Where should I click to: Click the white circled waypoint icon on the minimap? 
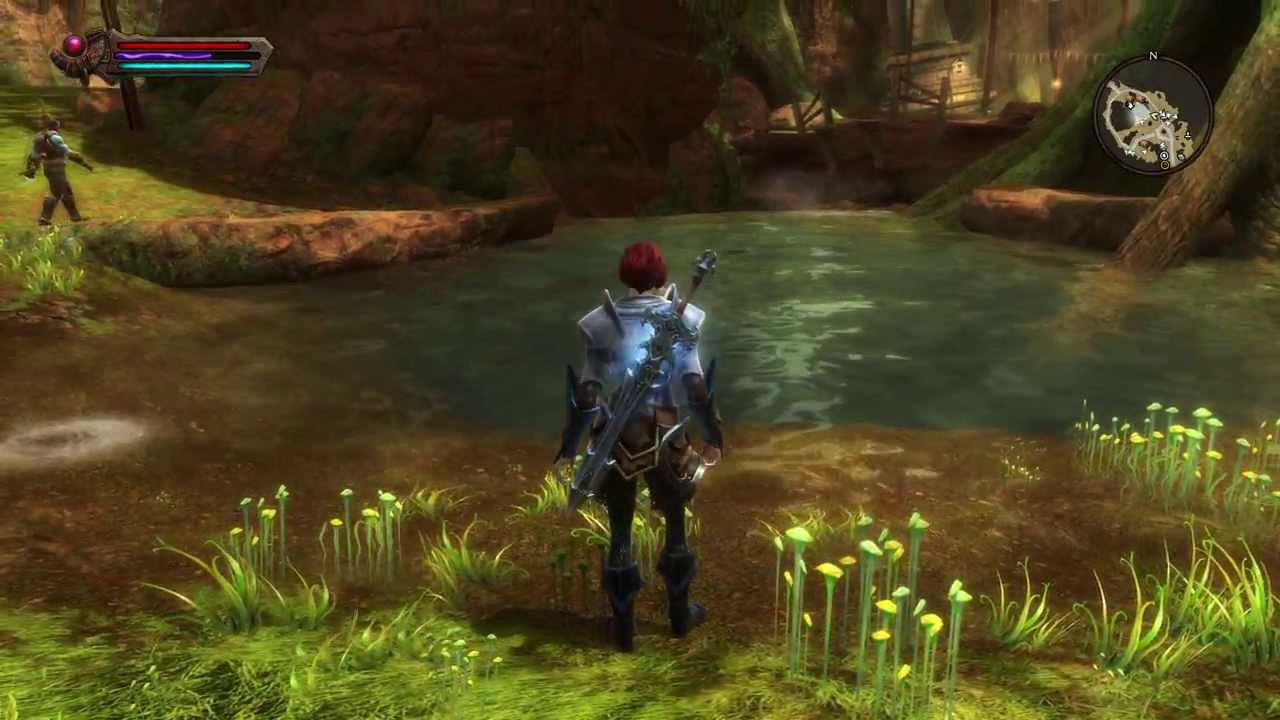pyautogui.click(x=1164, y=156)
